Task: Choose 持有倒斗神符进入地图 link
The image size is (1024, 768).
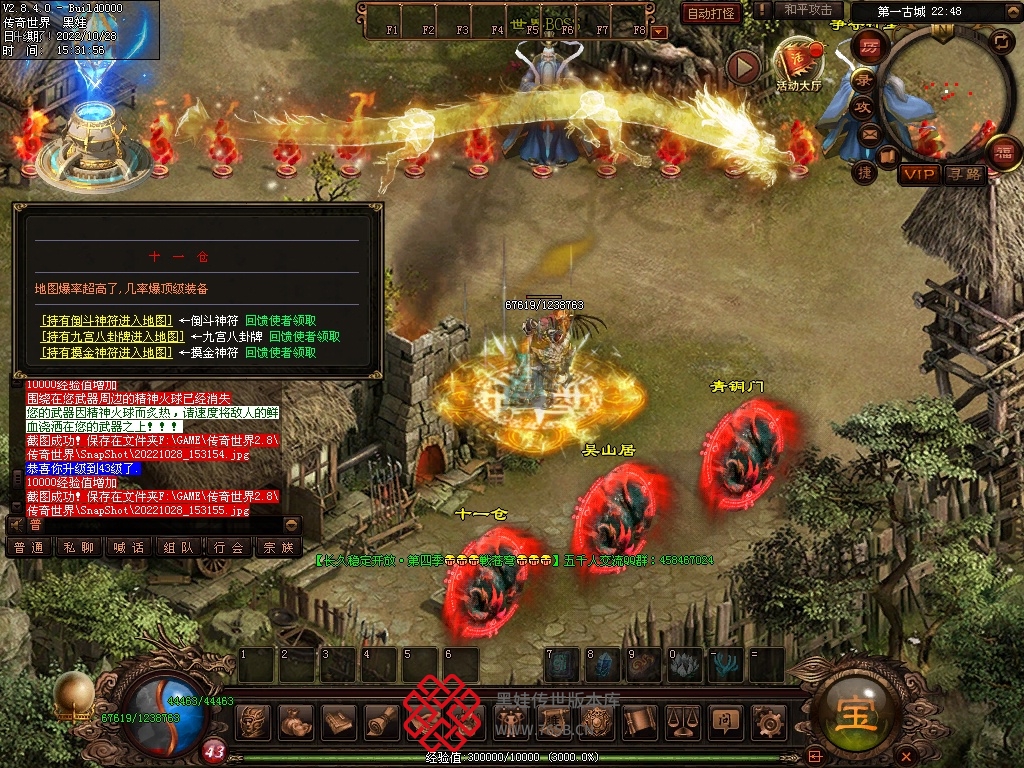Action: [107, 321]
